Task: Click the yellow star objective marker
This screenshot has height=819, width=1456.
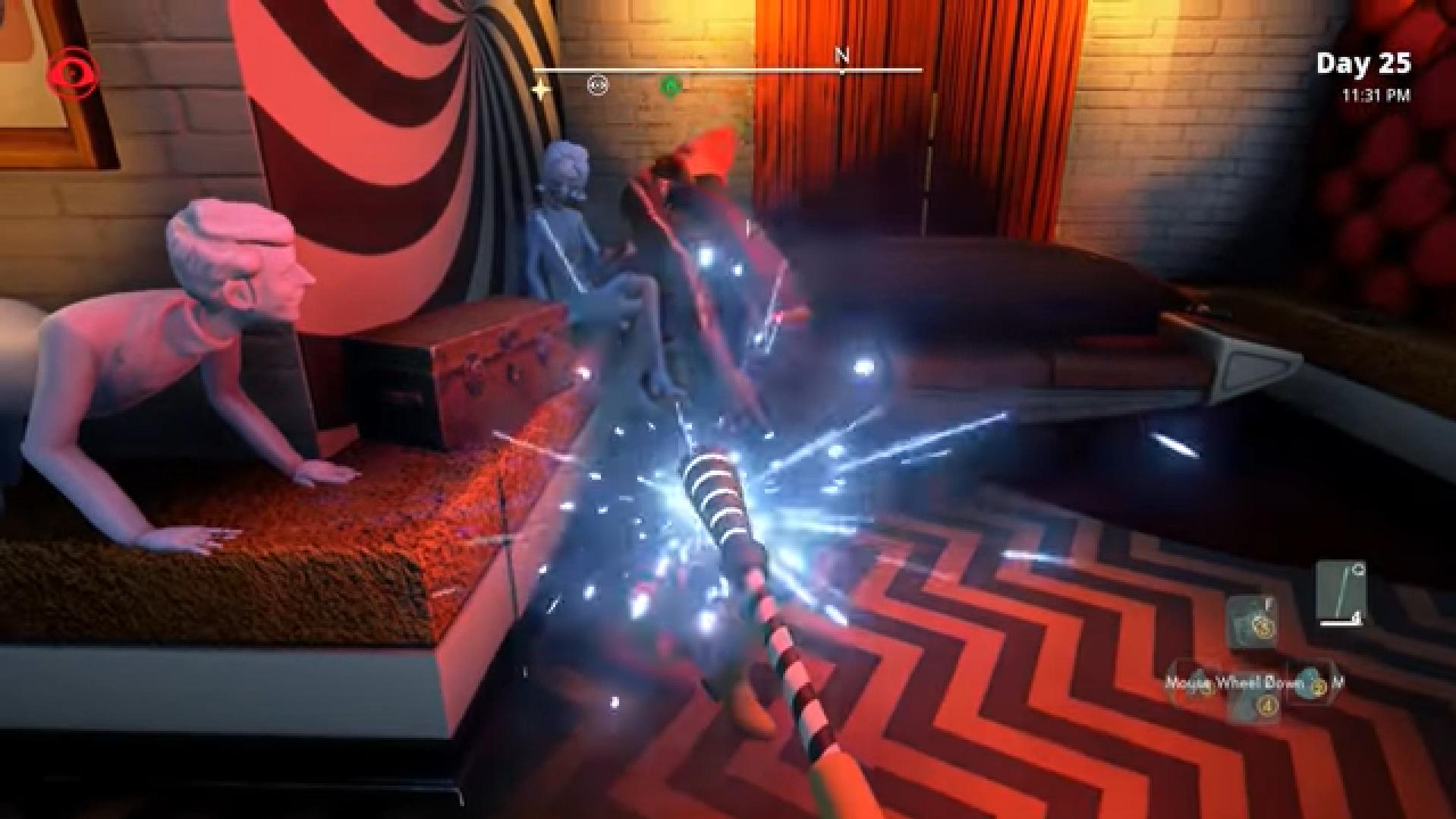Action: (x=541, y=87)
